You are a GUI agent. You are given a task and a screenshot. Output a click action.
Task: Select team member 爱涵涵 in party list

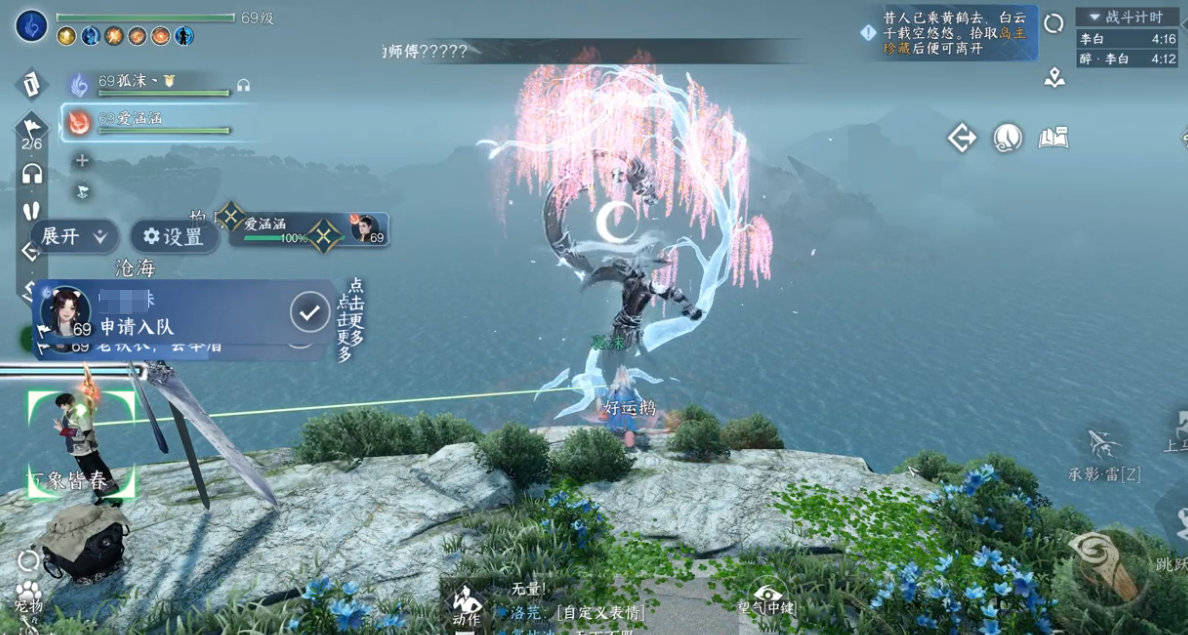pyautogui.click(x=150, y=121)
